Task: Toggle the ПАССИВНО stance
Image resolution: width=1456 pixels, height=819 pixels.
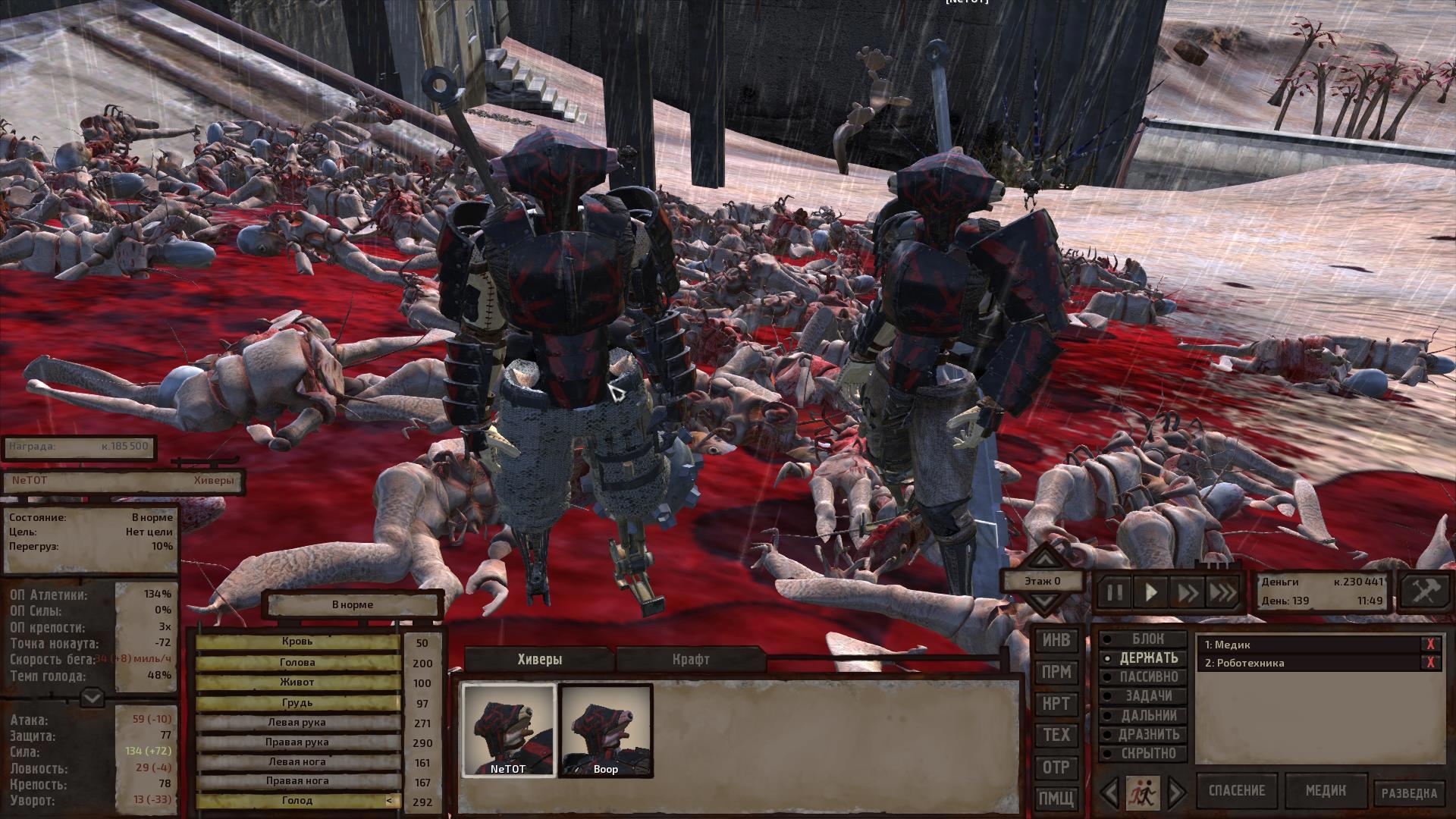Action: click(1147, 677)
